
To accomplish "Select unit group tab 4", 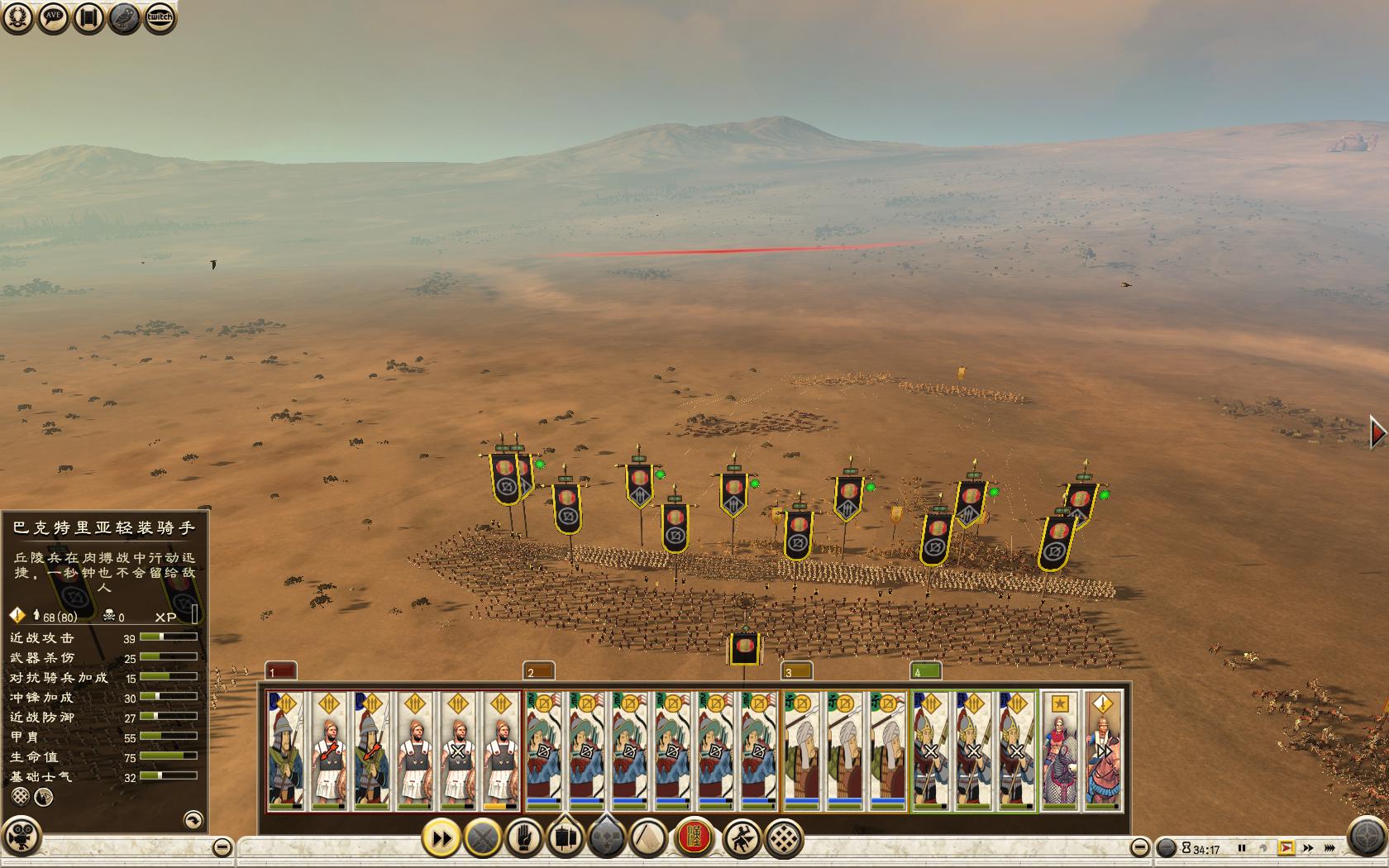I will pos(925,670).
